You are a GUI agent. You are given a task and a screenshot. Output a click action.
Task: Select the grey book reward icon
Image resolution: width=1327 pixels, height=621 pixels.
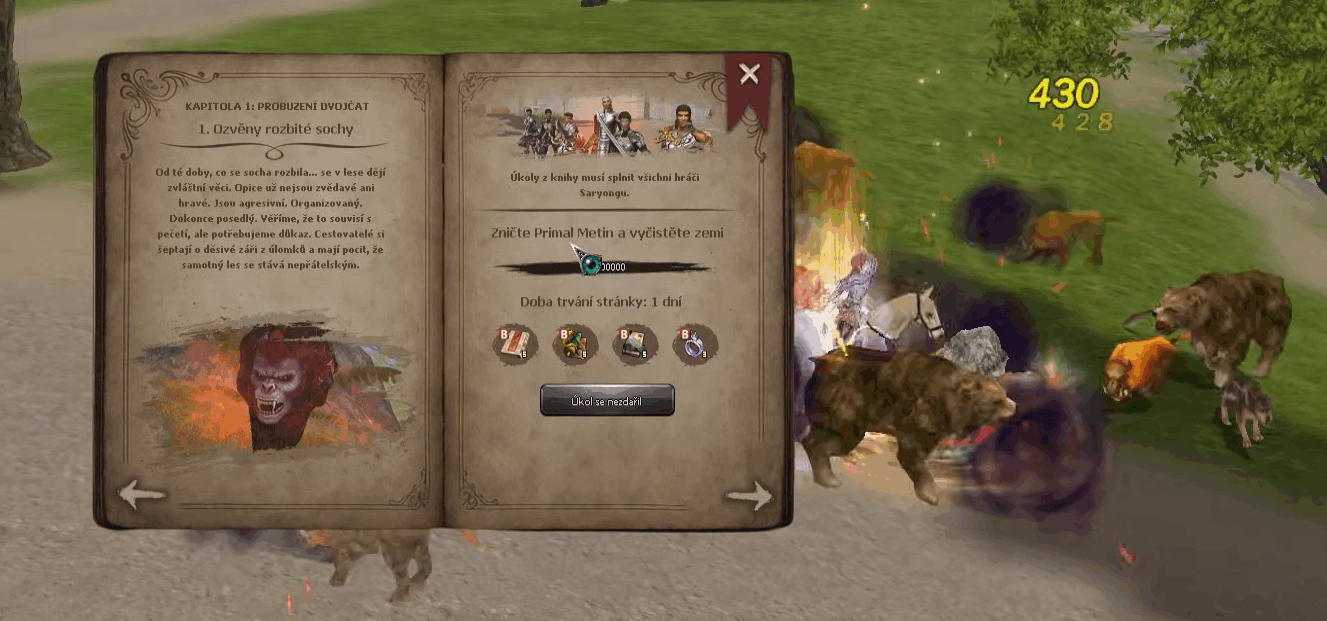pyautogui.click(x=635, y=344)
